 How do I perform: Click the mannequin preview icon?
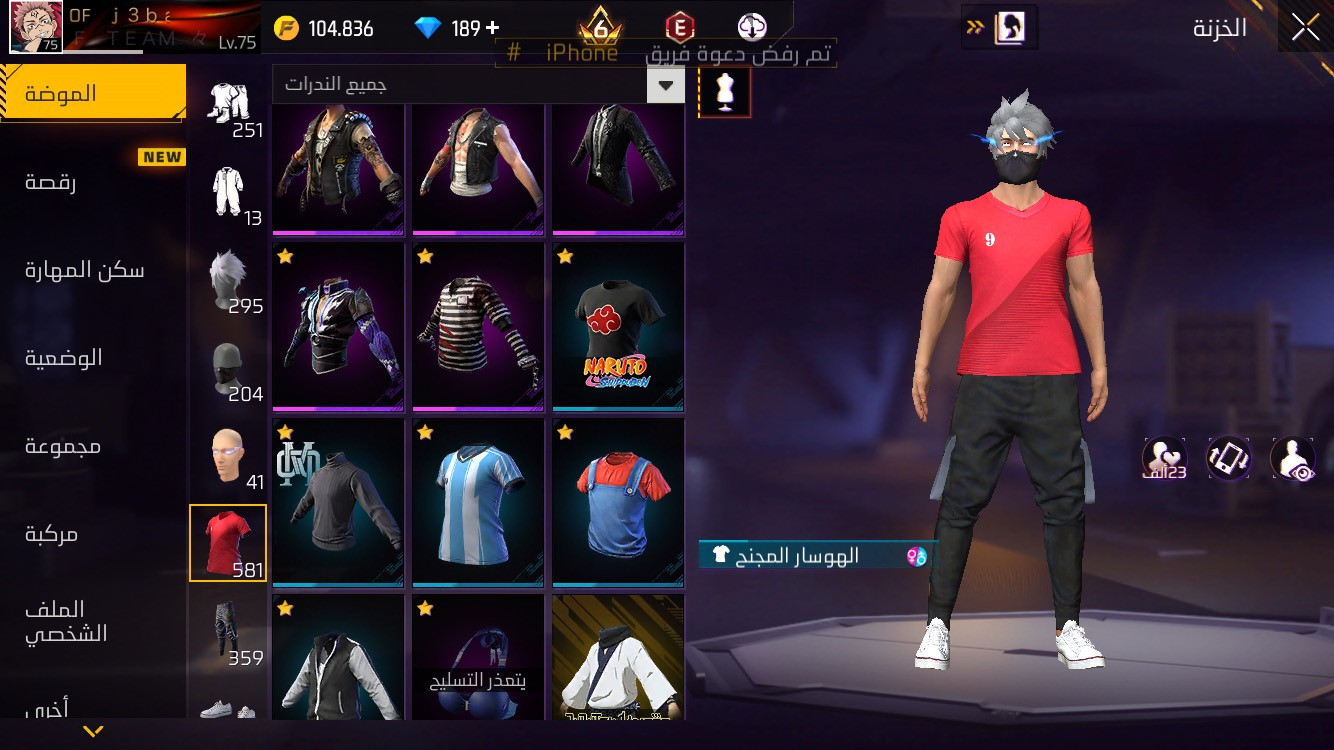[725, 92]
